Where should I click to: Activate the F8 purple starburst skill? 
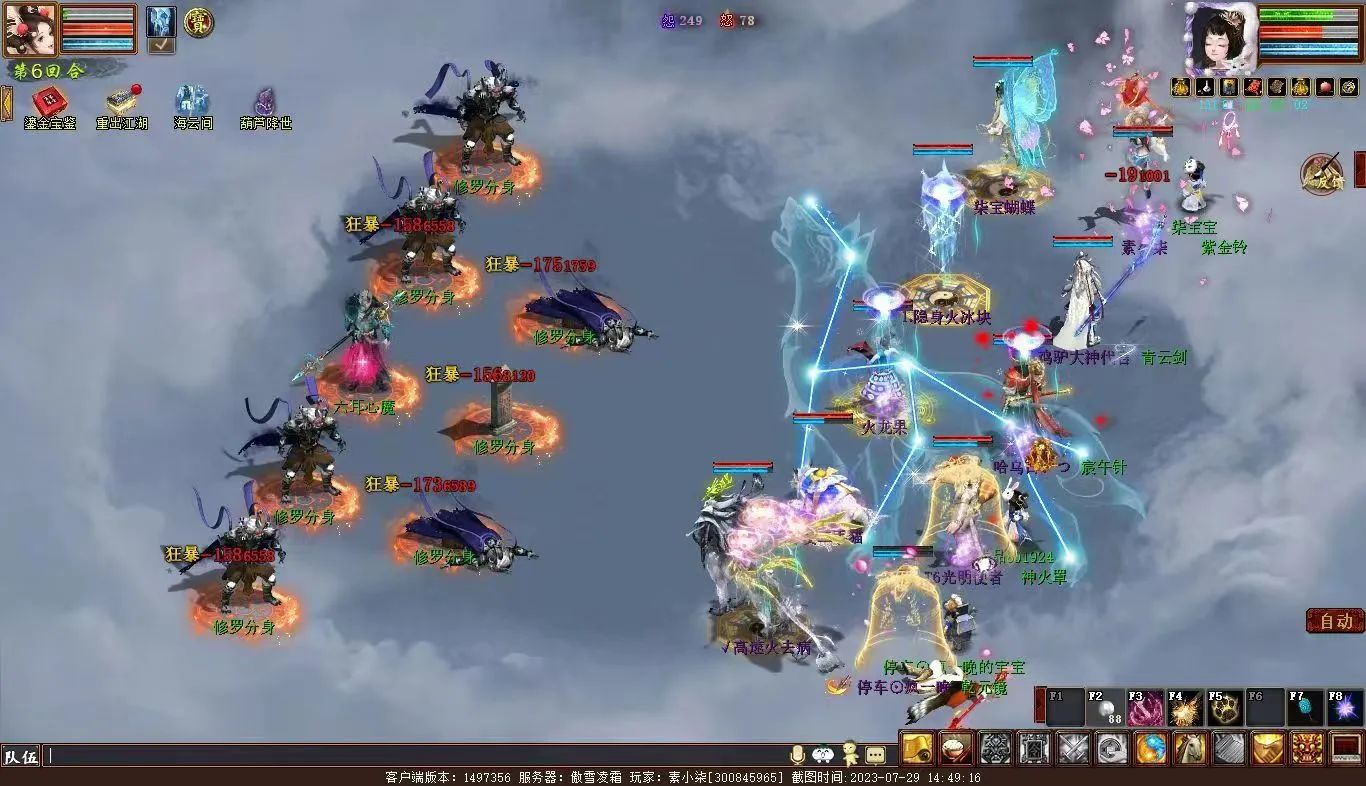(x=1345, y=708)
